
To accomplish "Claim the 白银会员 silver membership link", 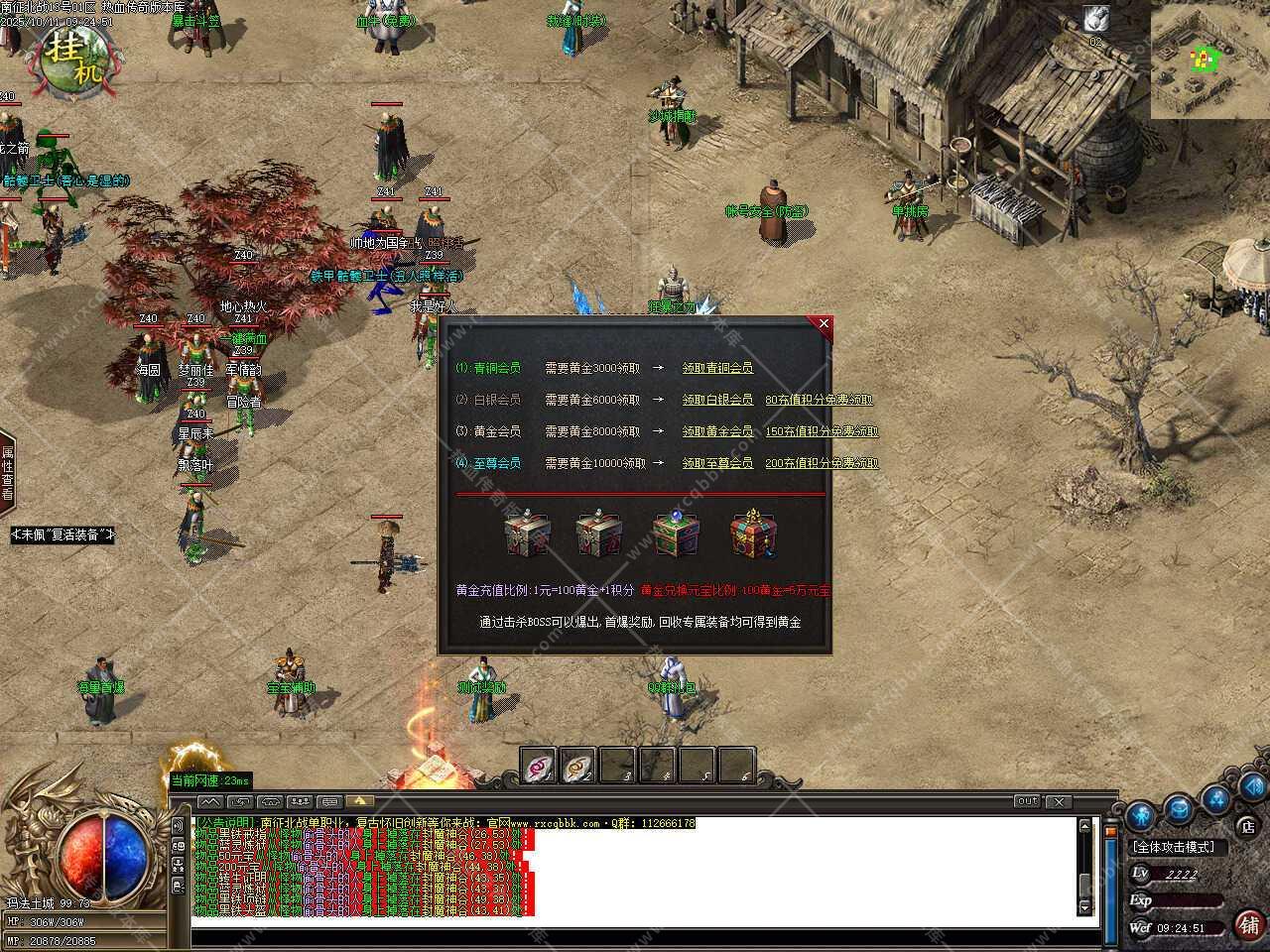I will pyautogui.click(x=717, y=400).
